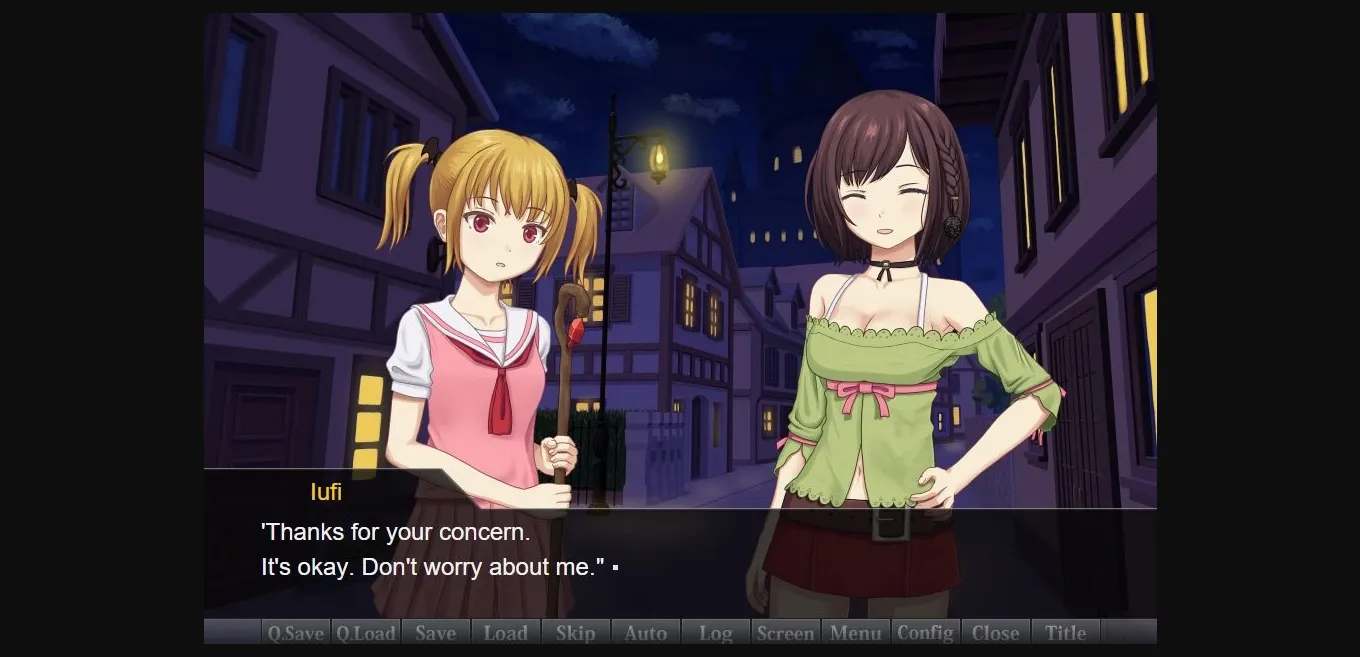Click the Screen button
The width and height of the screenshot is (1360, 657).
pos(786,632)
